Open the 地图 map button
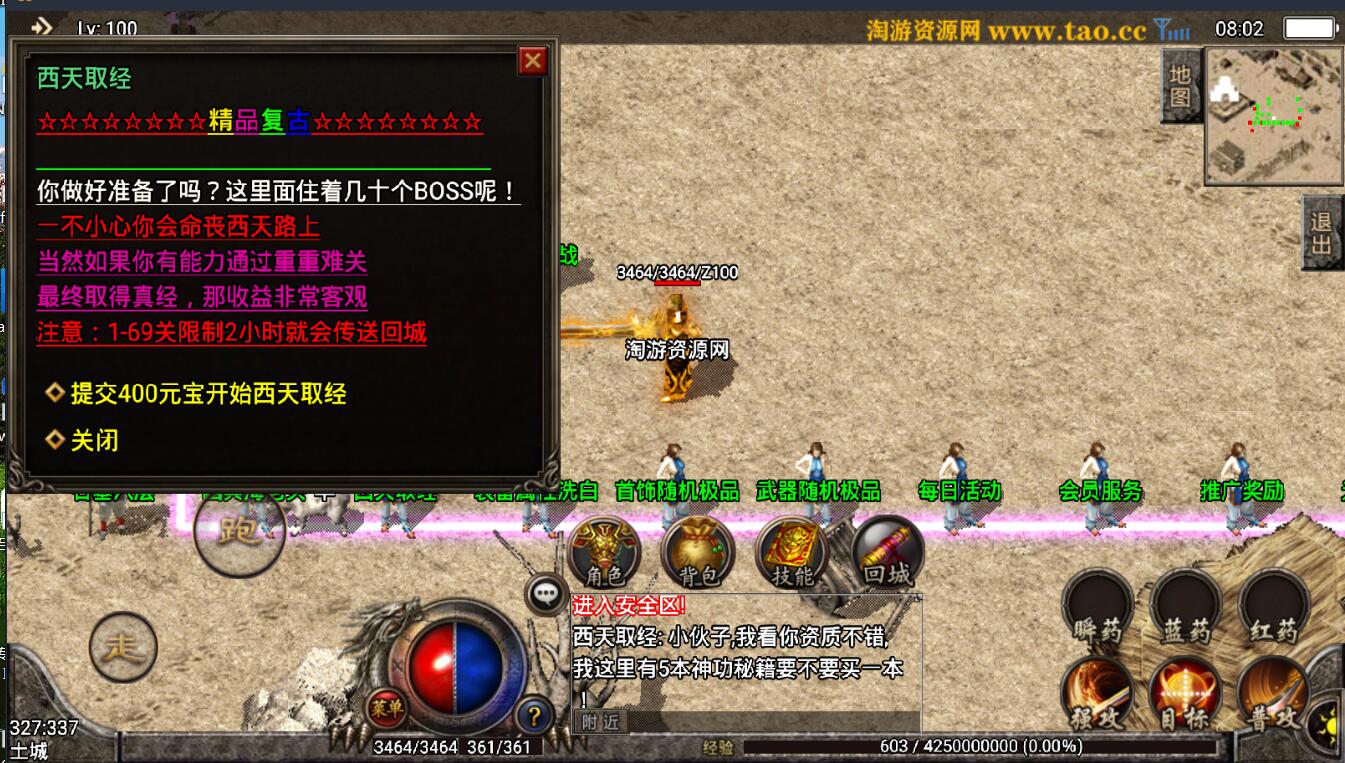Viewport: 1345px width, 763px height. point(1180,87)
